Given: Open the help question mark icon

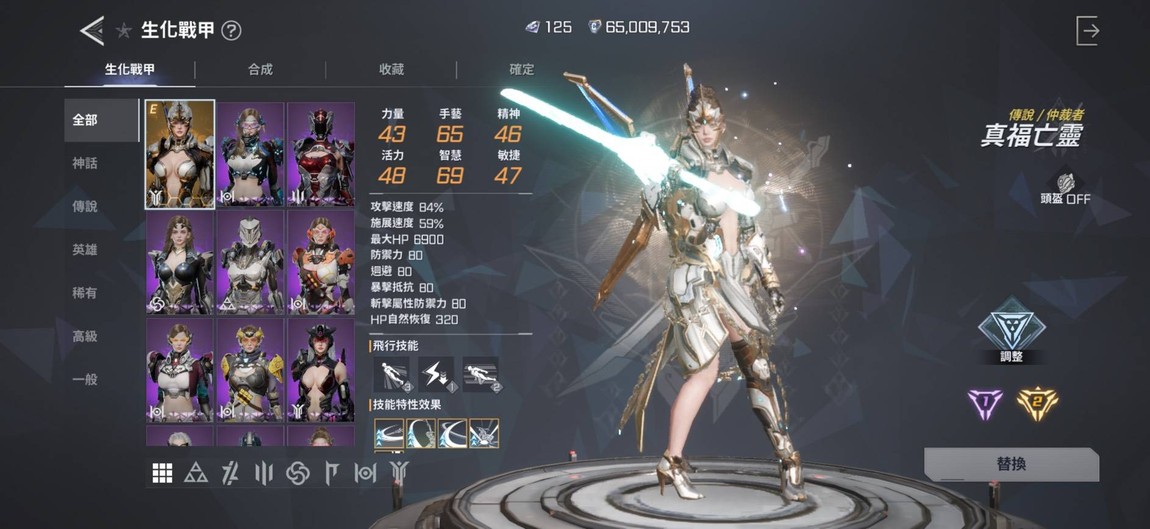Looking at the screenshot, I should tap(231, 31).
